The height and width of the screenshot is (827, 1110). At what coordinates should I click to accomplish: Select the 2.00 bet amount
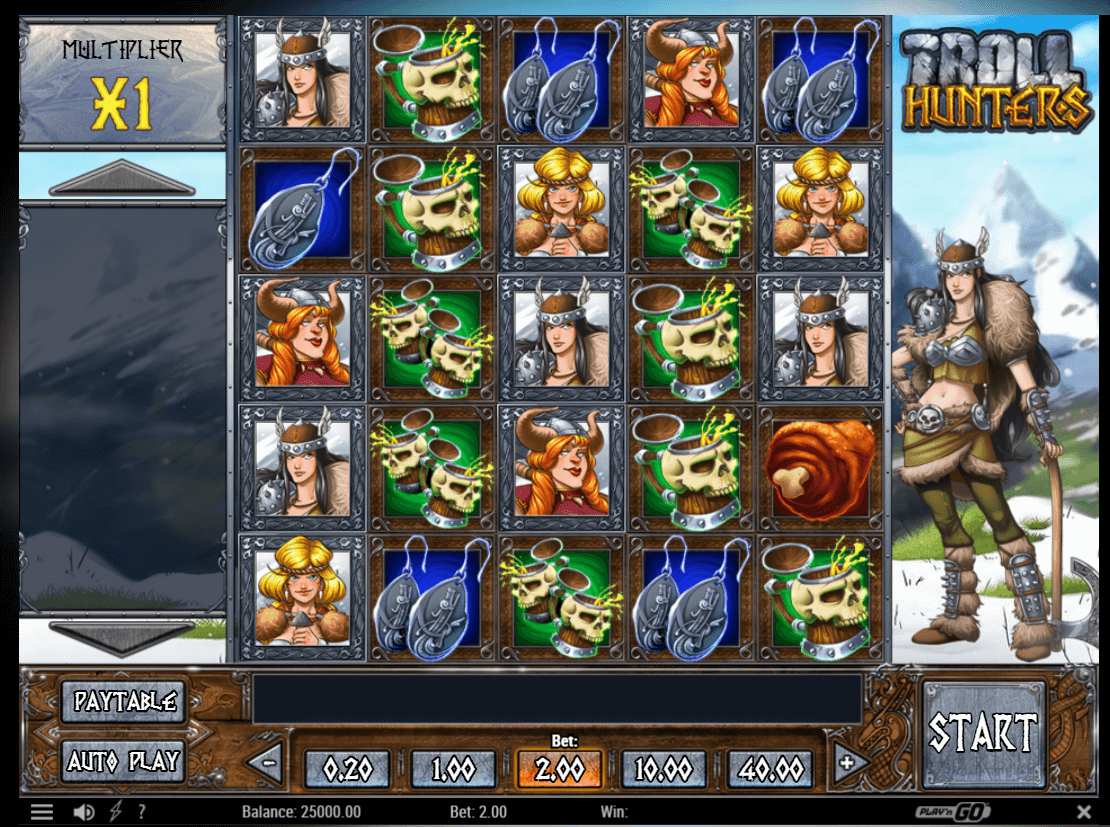(559, 769)
